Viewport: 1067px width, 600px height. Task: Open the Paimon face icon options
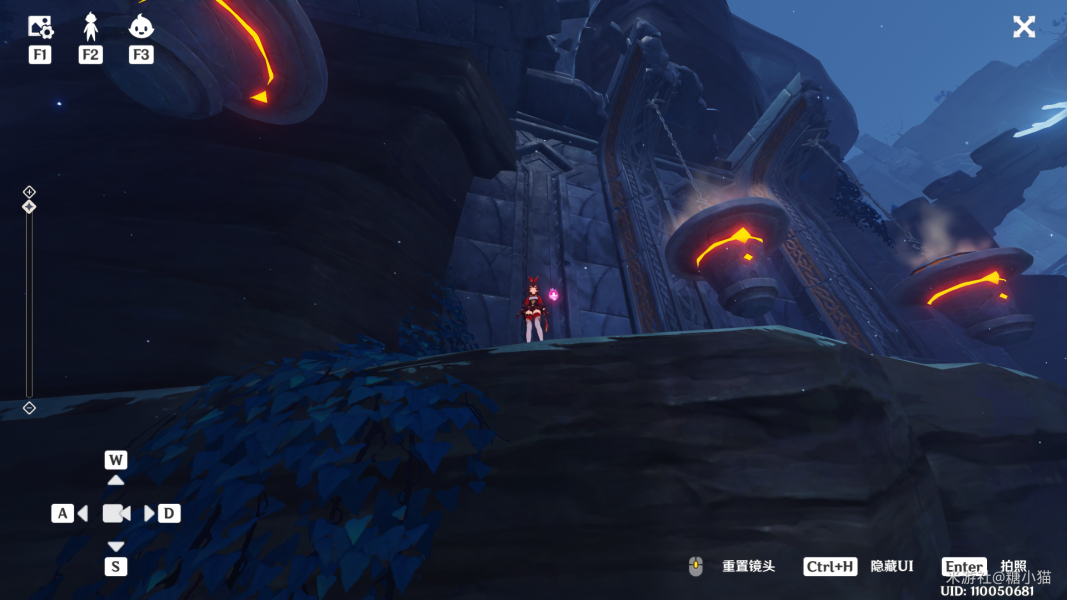(141, 27)
